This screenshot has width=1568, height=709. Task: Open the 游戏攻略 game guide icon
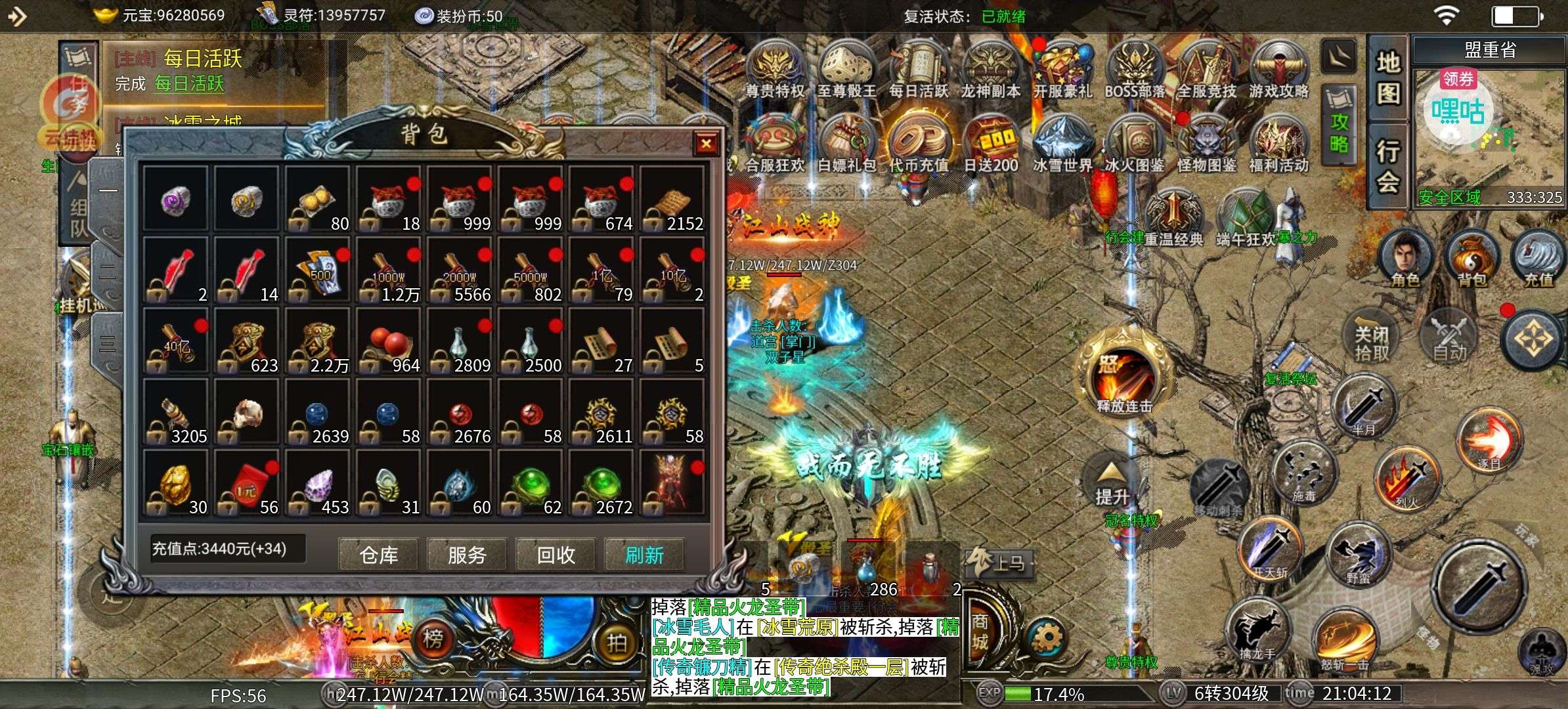(1278, 70)
